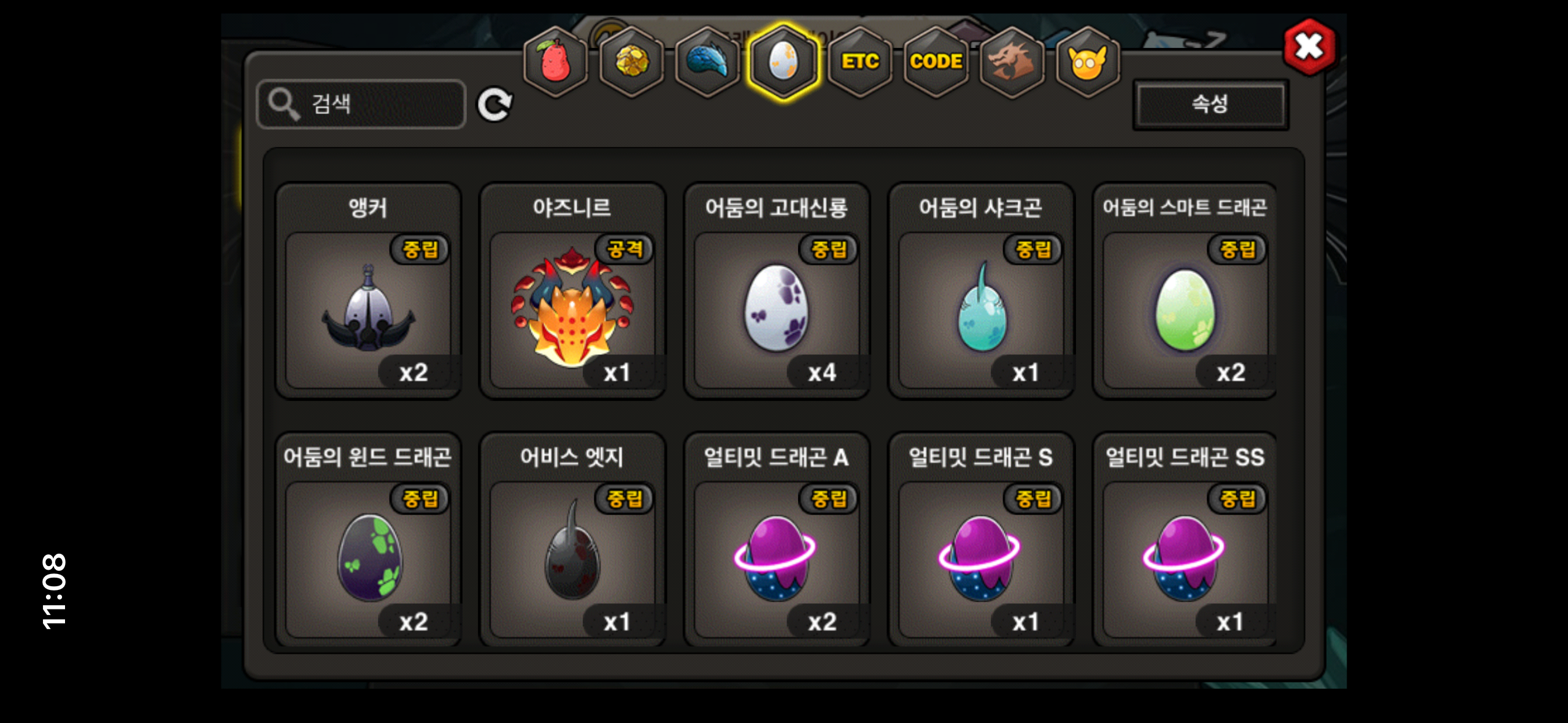
Task: Switch to the red fruit food tab
Action: (x=555, y=62)
